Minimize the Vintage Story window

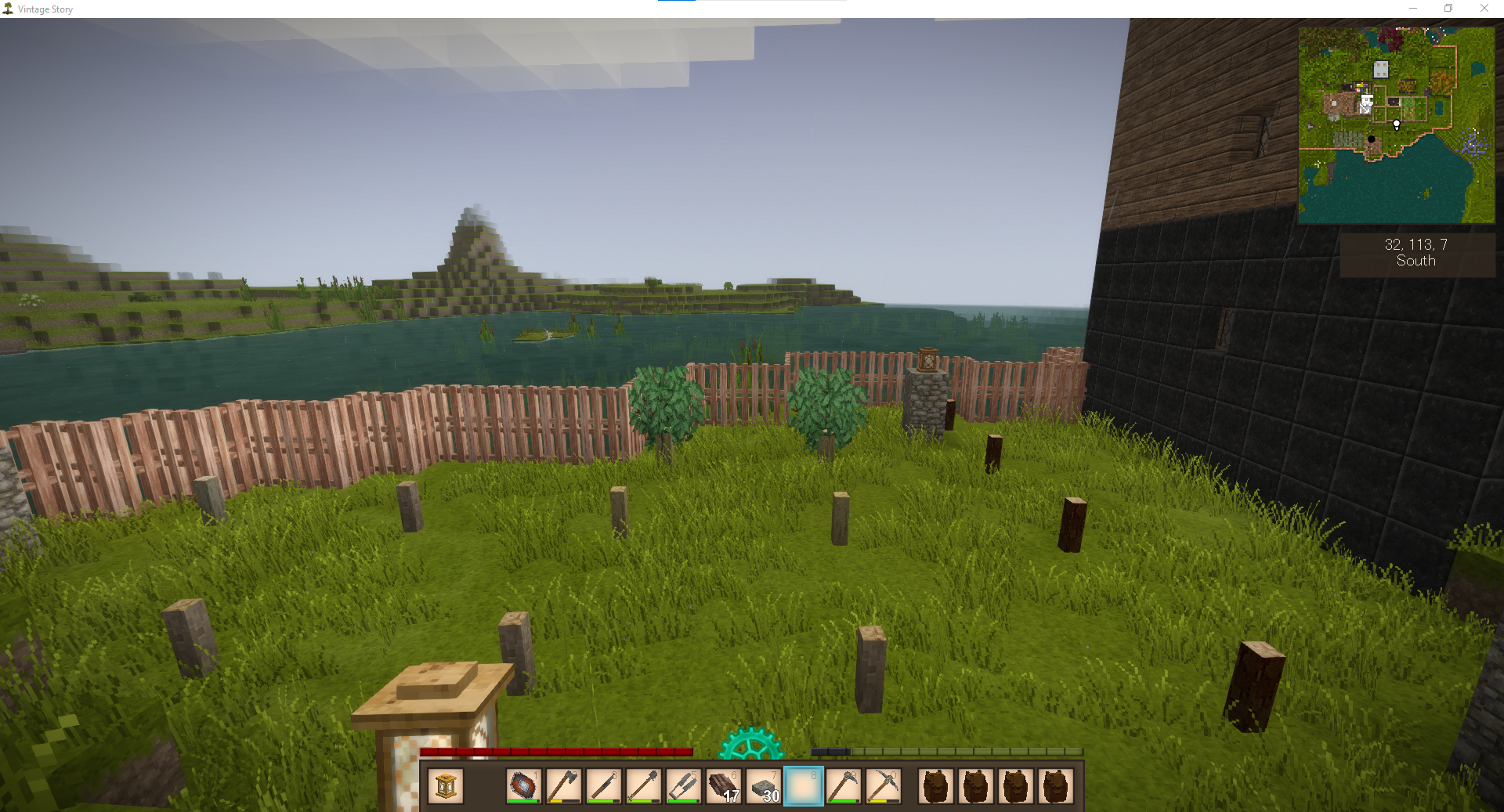pos(1413,9)
